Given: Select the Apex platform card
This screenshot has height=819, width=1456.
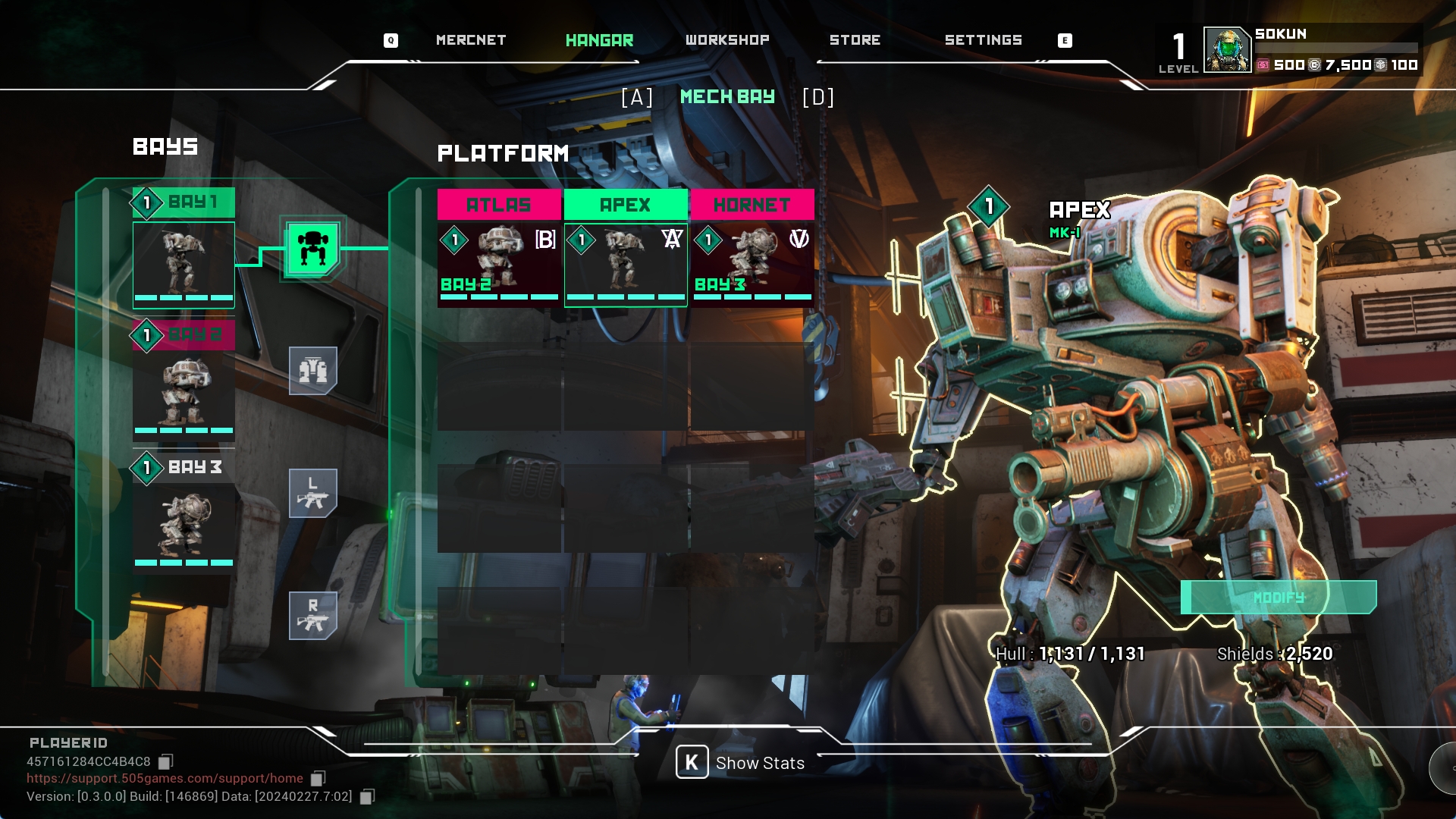Looking at the screenshot, I should 626,249.
